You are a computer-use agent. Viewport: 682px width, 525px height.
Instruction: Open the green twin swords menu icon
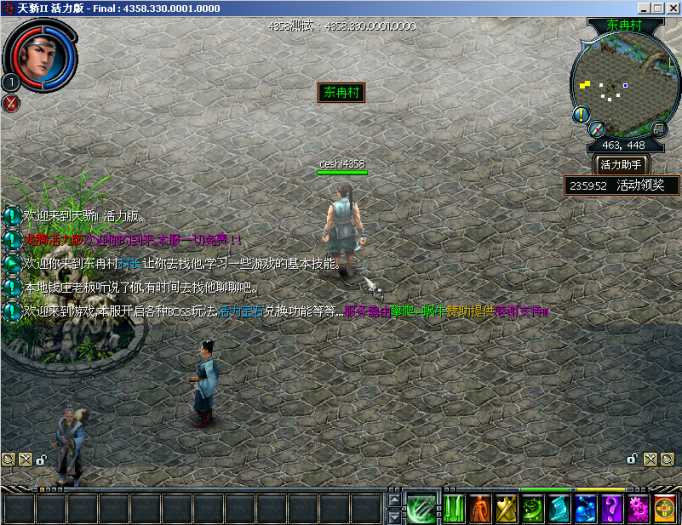pos(455,508)
